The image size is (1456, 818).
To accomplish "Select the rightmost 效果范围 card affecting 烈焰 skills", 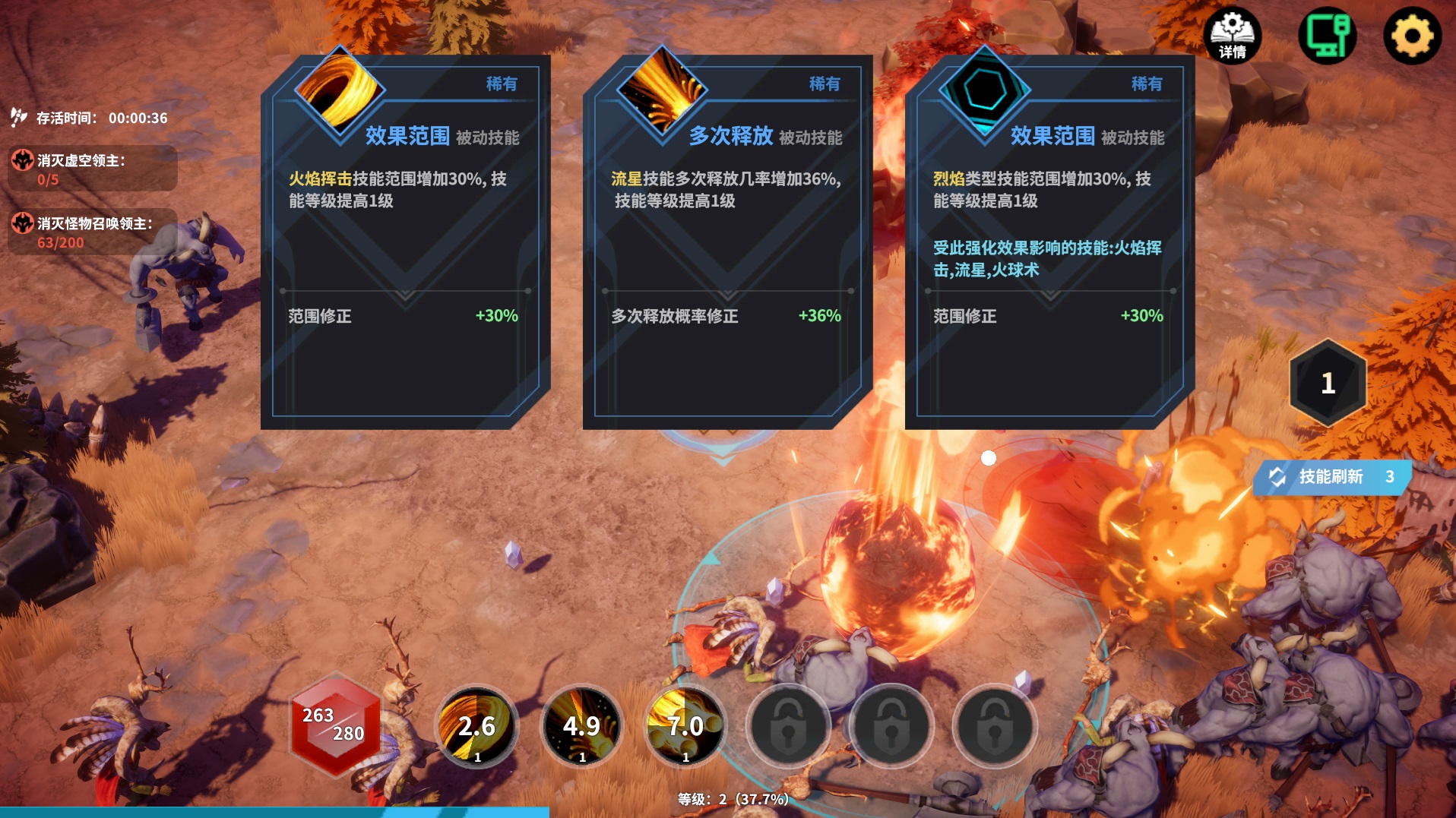I will click(1049, 243).
